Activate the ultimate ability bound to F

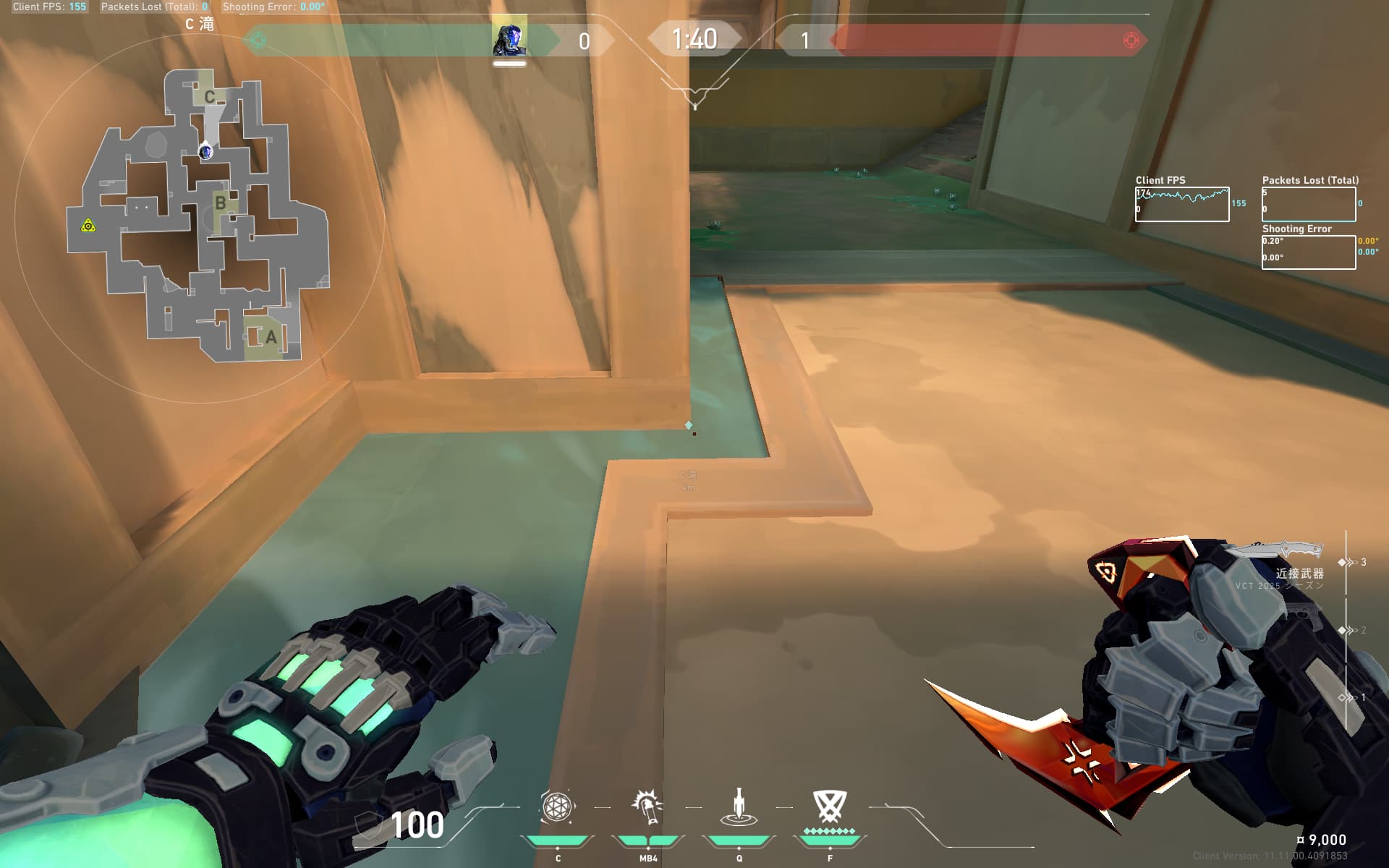pyautogui.click(x=829, y=805)
